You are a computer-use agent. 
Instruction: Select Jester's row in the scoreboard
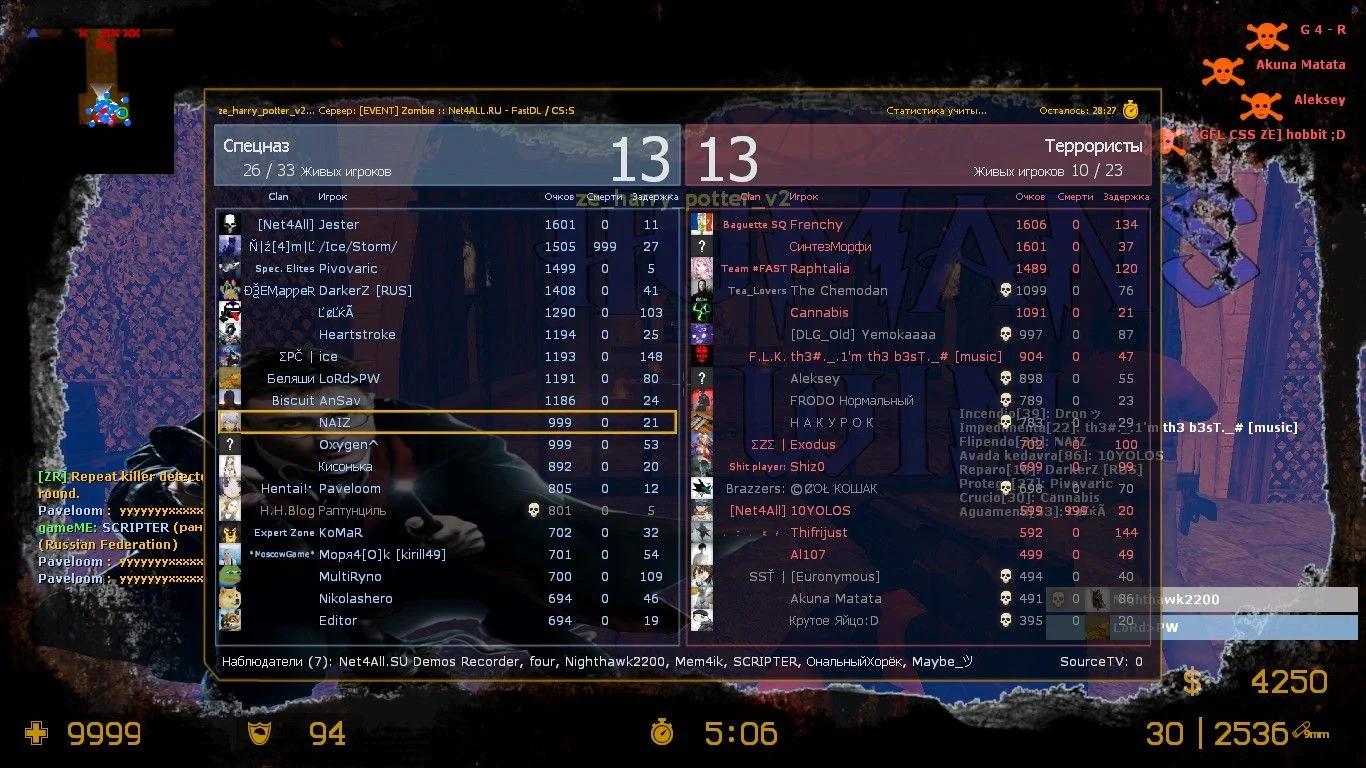(446, 225)
